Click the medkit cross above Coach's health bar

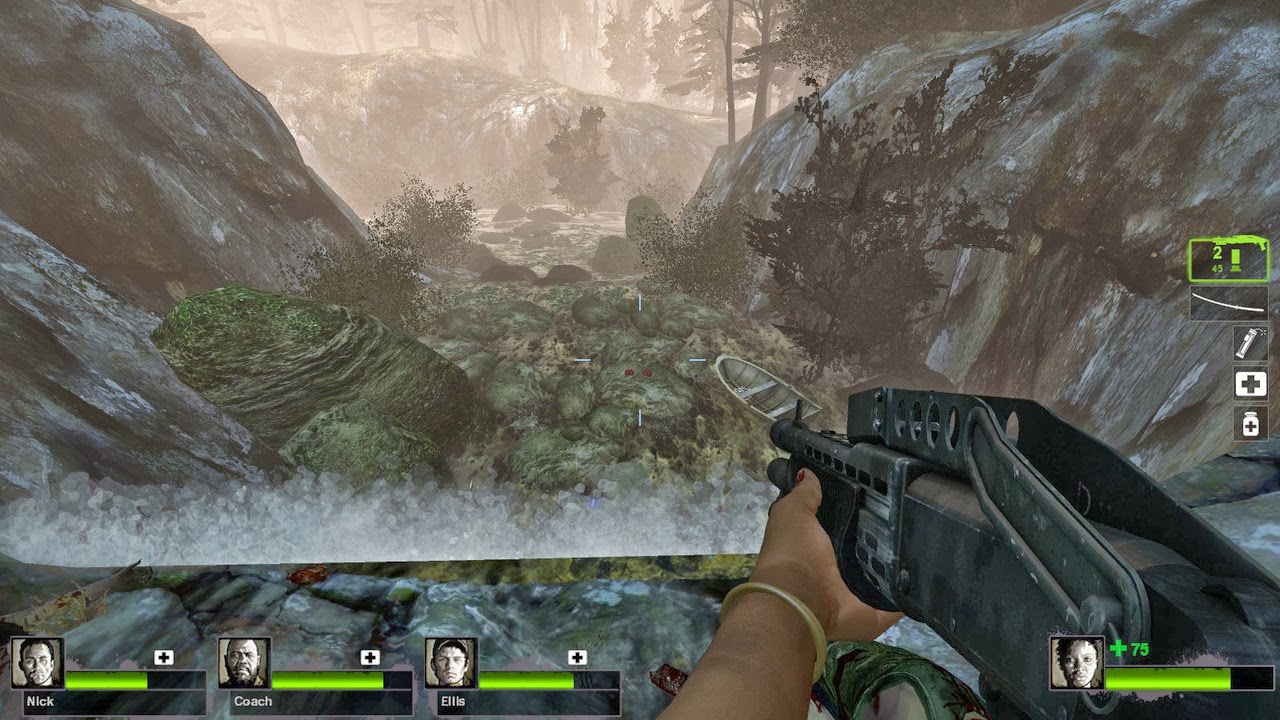pyautogui.click(x=370, y=656)
